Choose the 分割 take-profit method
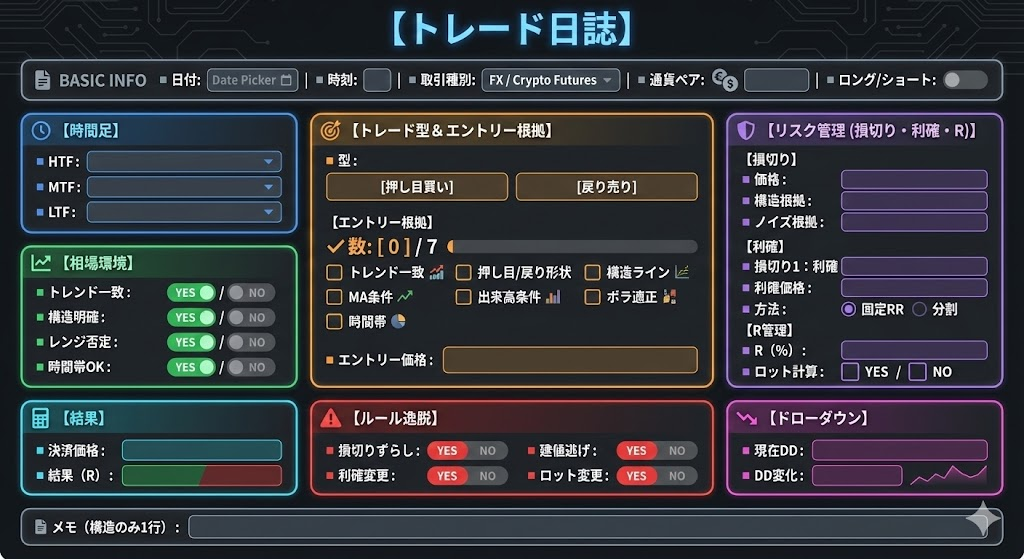Viewport: 1024px width, 559px height. (x=920, y=309)
